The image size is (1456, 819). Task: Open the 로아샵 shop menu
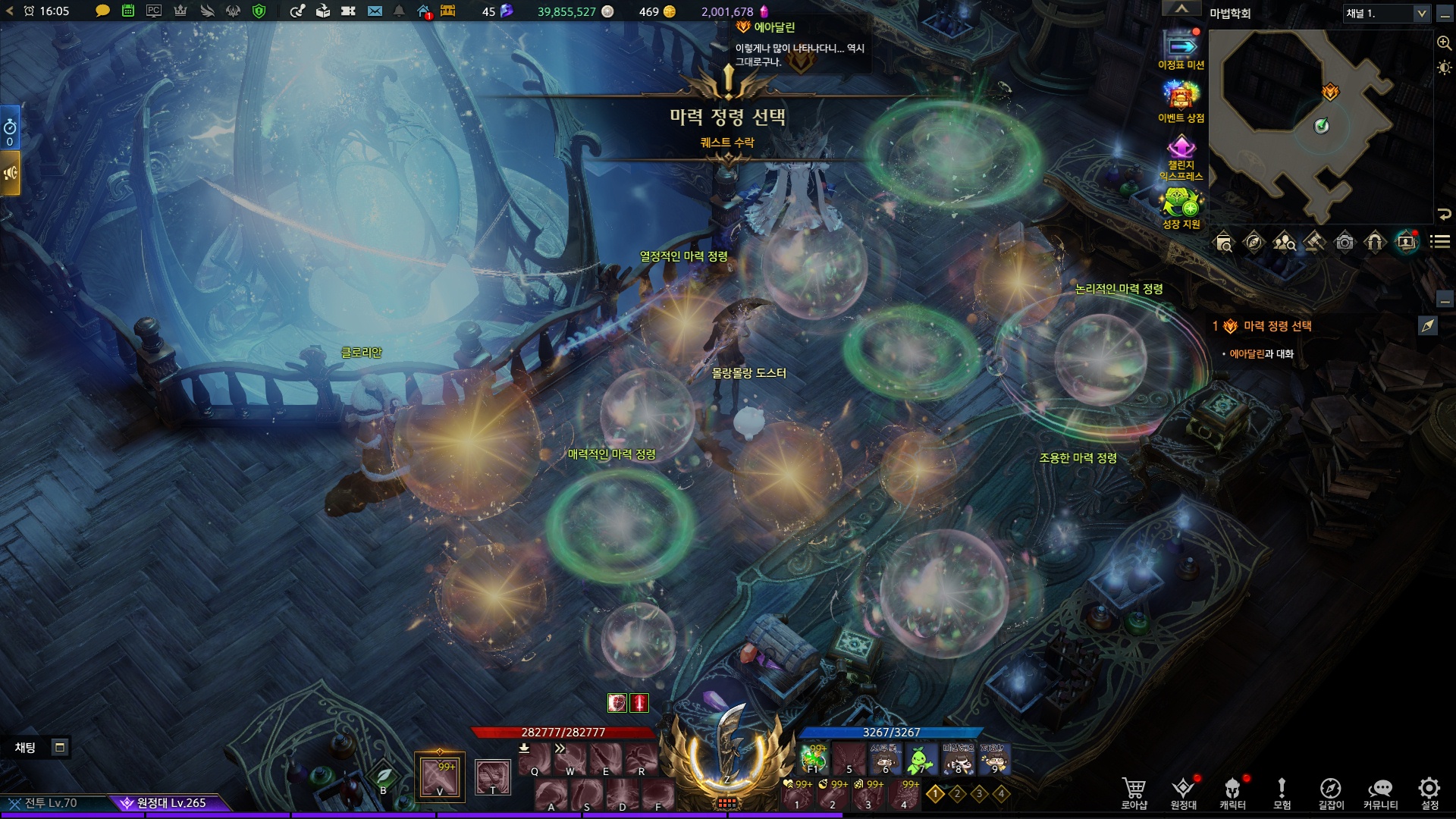click(1134, 792)
